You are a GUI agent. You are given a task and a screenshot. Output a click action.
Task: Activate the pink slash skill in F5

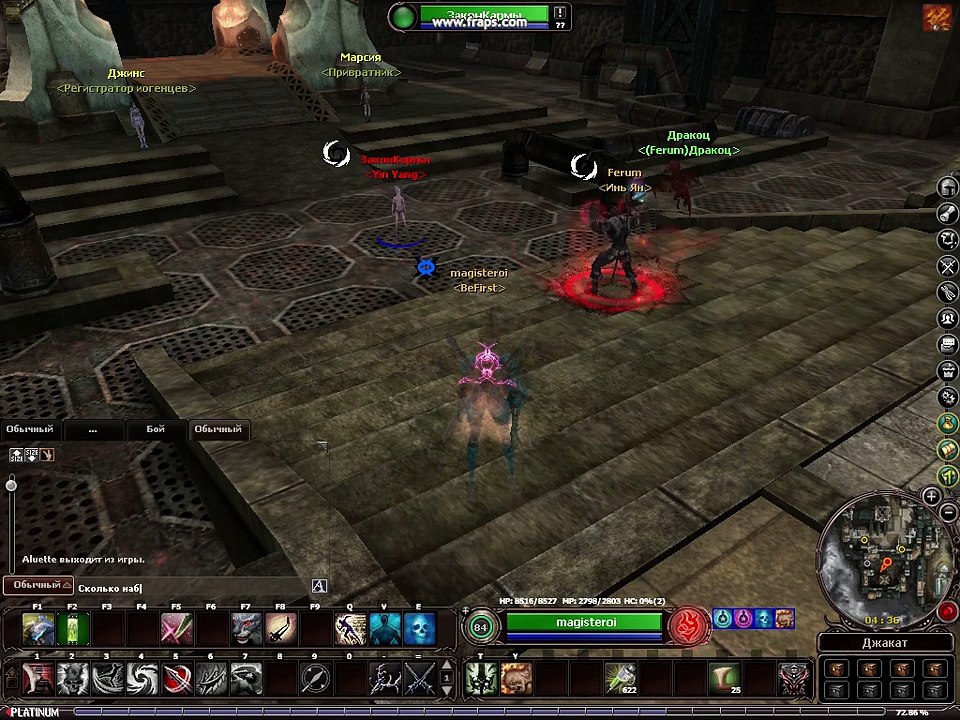(x=176, y=628)
